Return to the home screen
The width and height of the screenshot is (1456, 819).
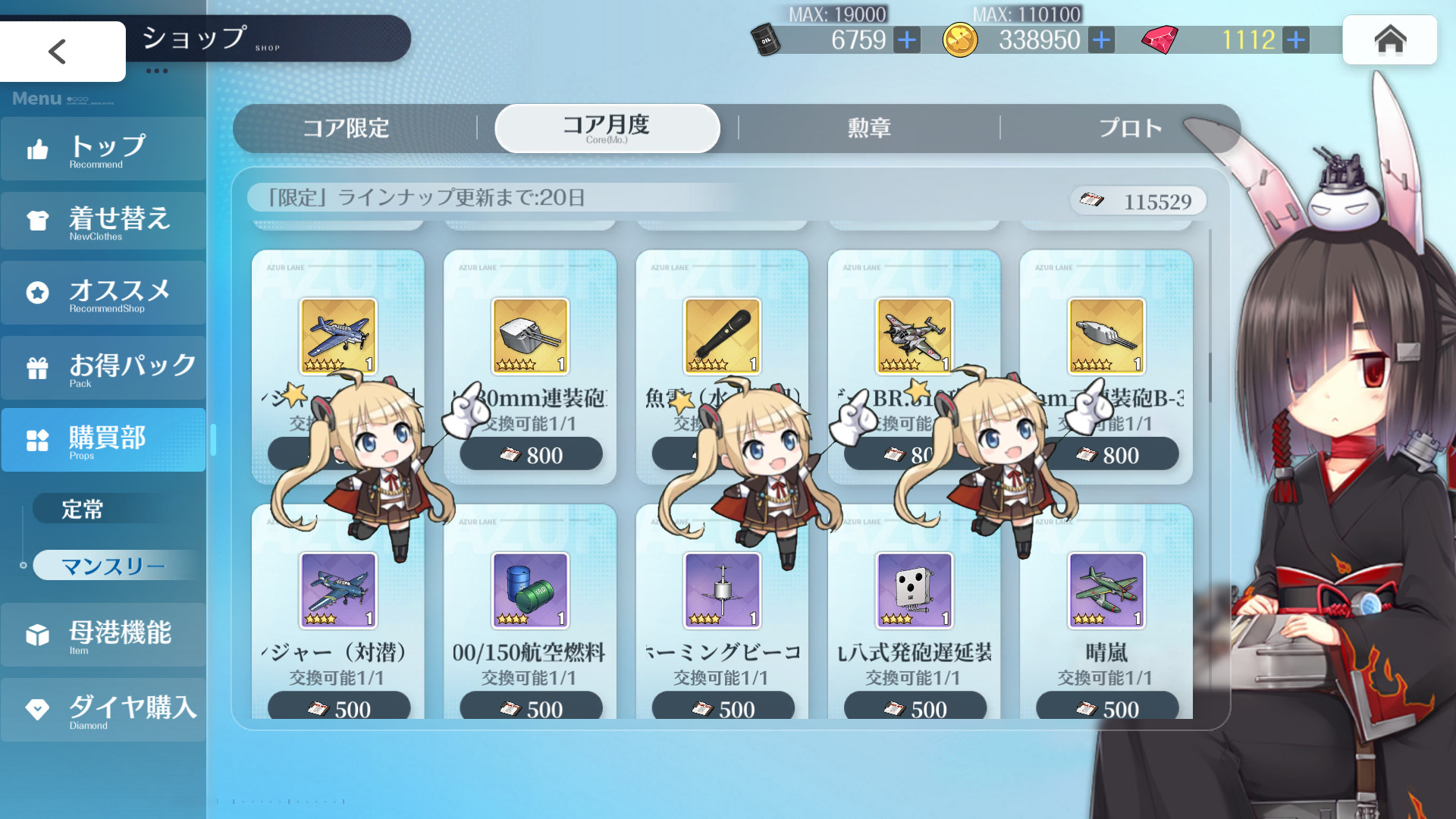(1389, 39)
